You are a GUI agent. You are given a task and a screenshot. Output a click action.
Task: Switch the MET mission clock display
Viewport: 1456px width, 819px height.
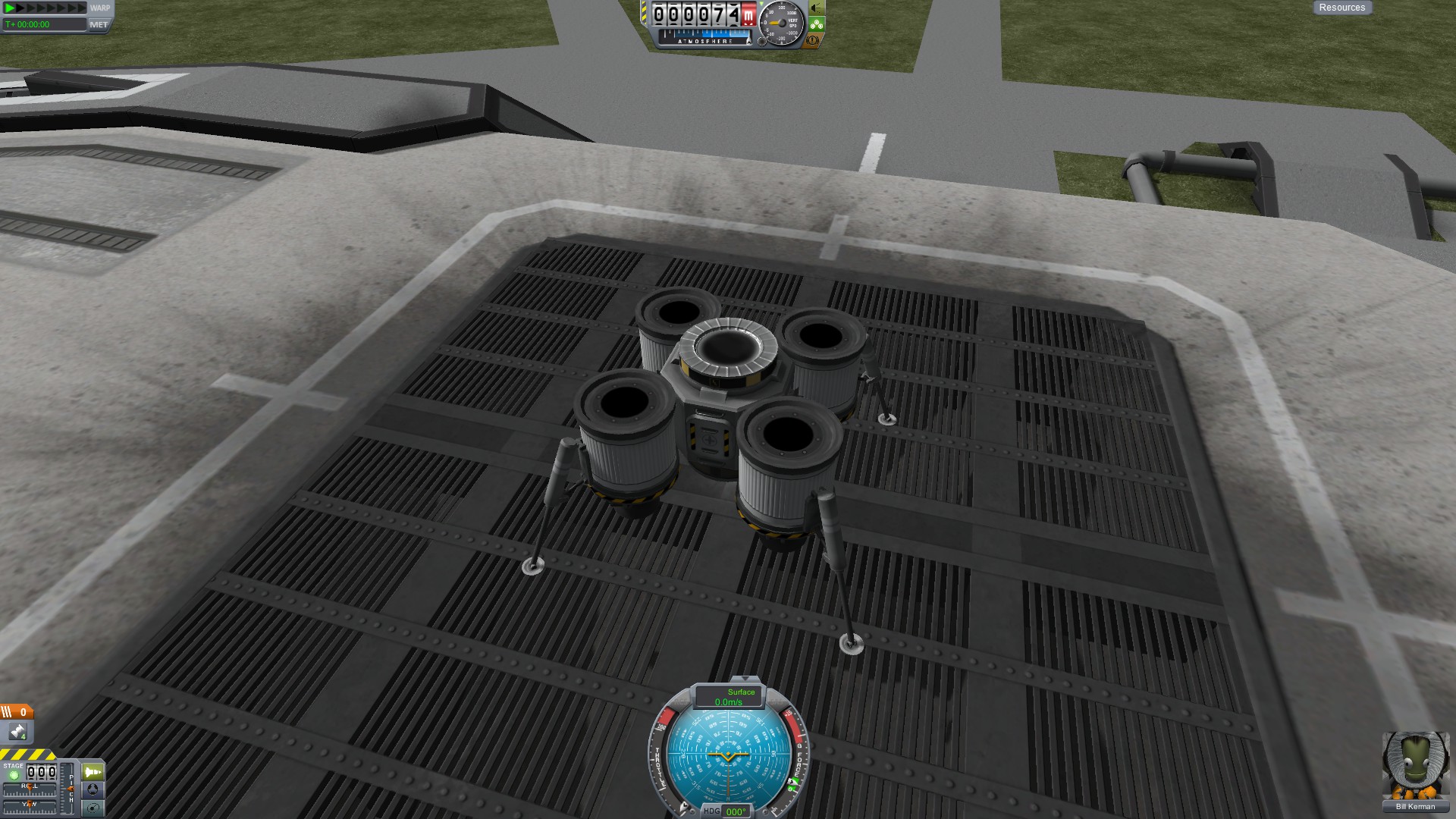tap(99, 24)
